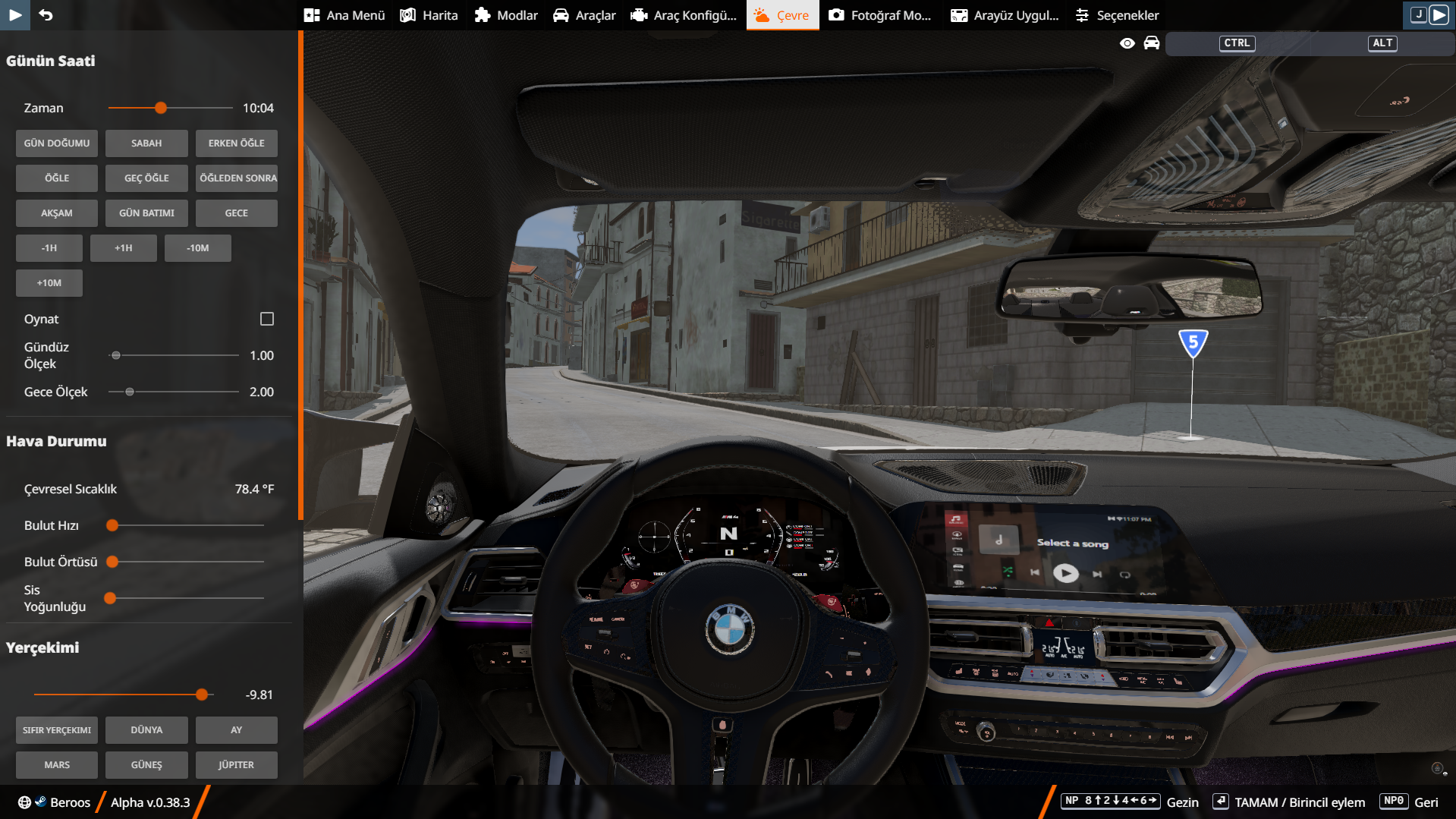Click the undo arrow icon top-left
Image resolution: width=1456 pixels, height=819 pixels.
(x=46, y=14)
